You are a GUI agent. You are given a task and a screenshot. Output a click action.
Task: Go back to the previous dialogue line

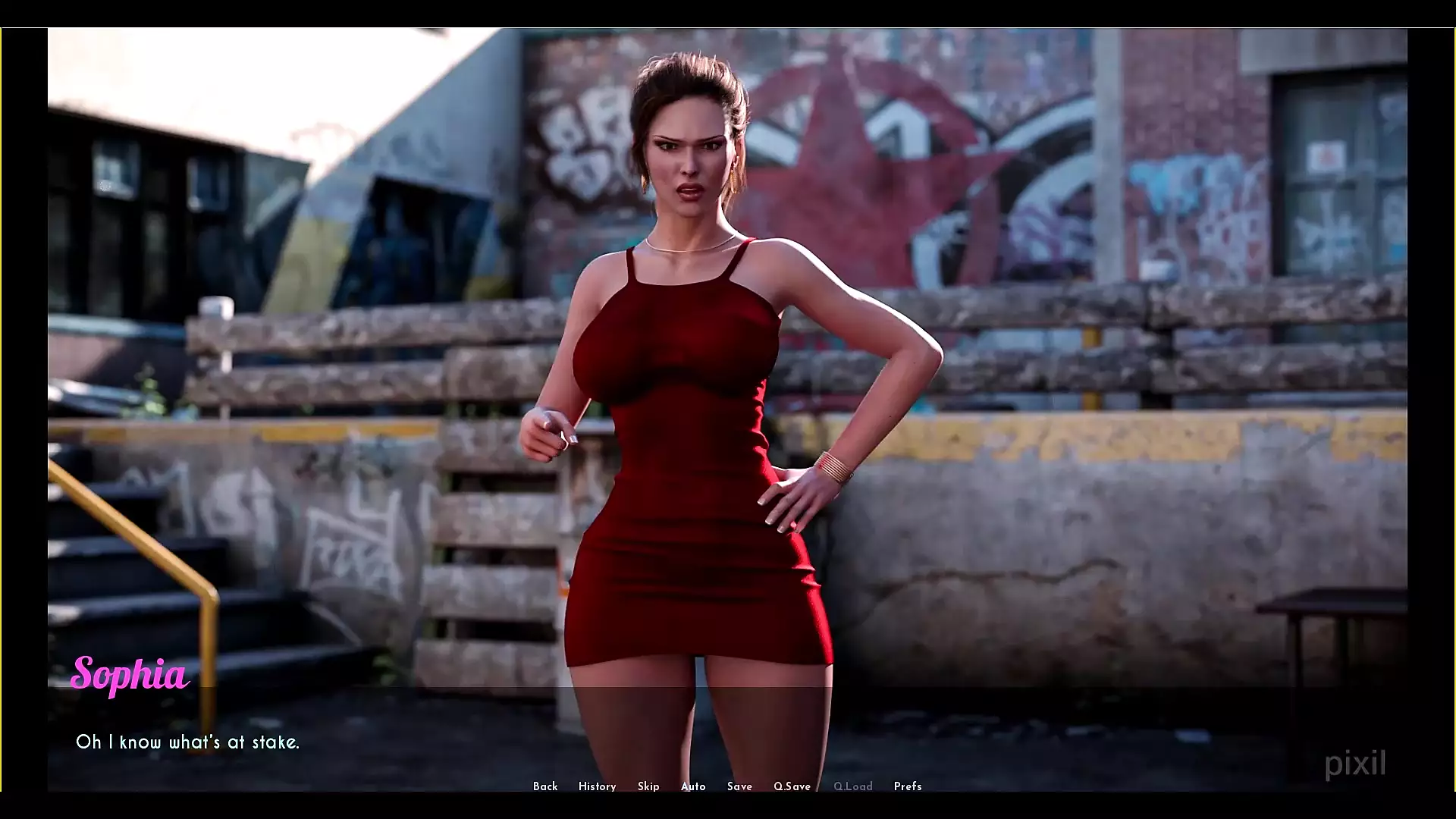coord(545,786)
